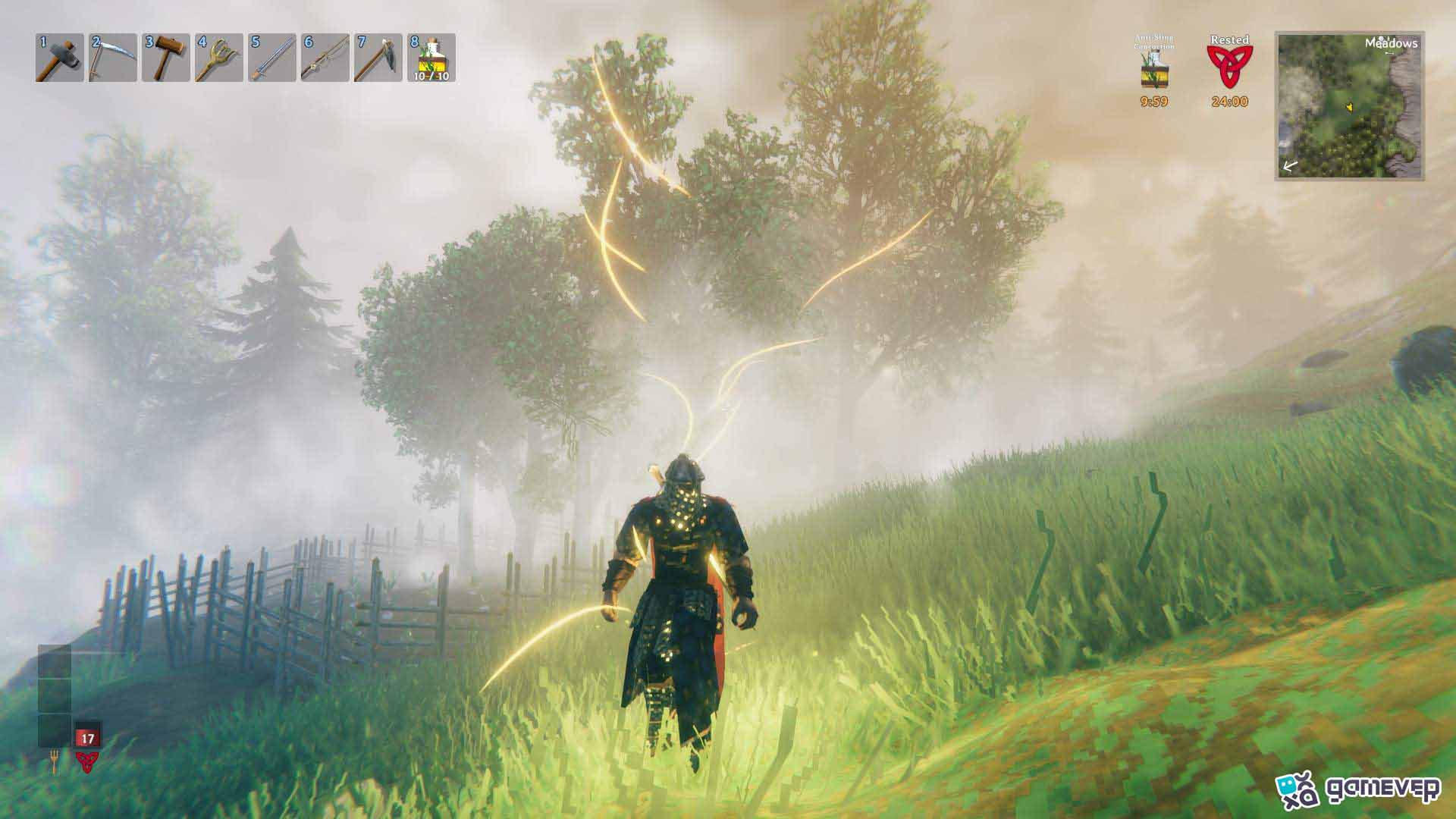Click the Meadows biome label on minimap

tap(1392, 43)
